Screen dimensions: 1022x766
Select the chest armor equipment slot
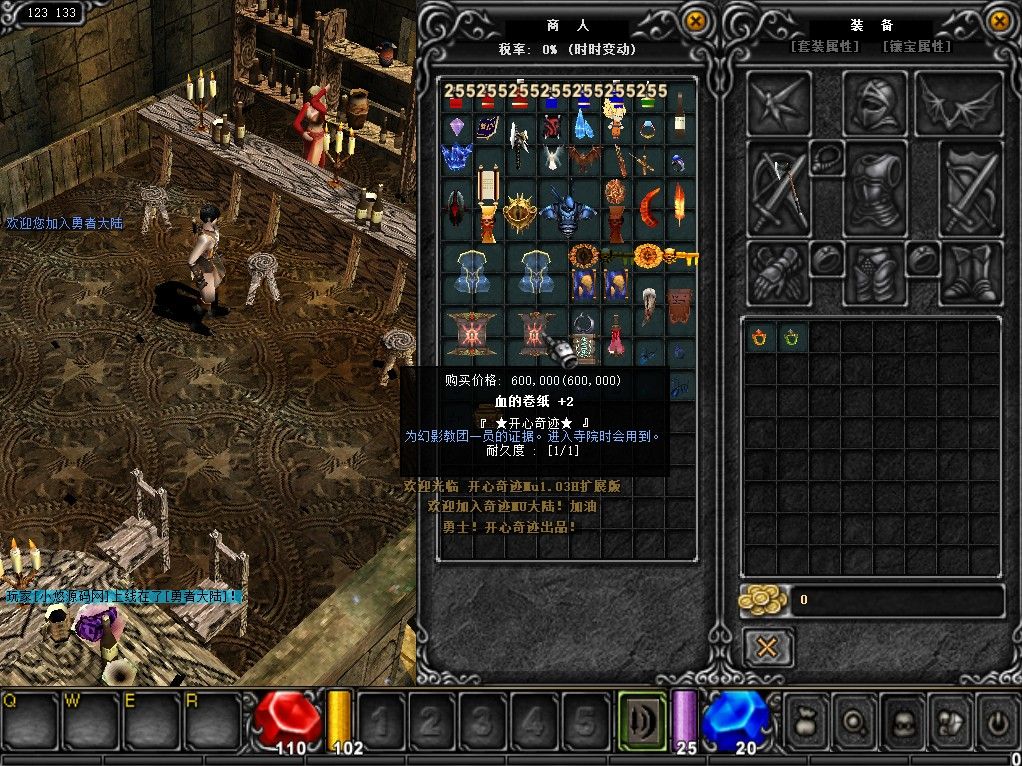875,189
